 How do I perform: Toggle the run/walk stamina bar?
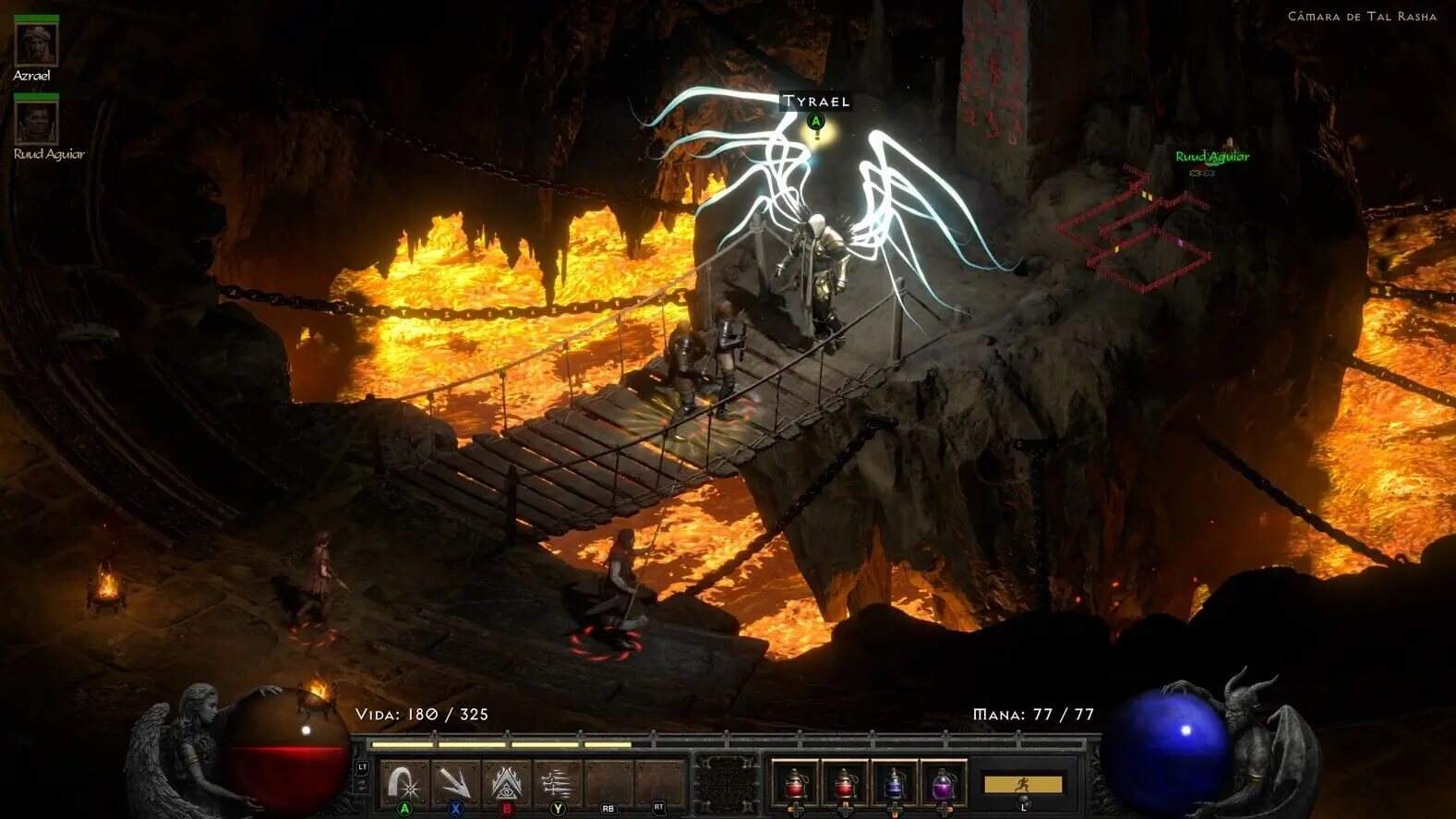coord(1022,784)
